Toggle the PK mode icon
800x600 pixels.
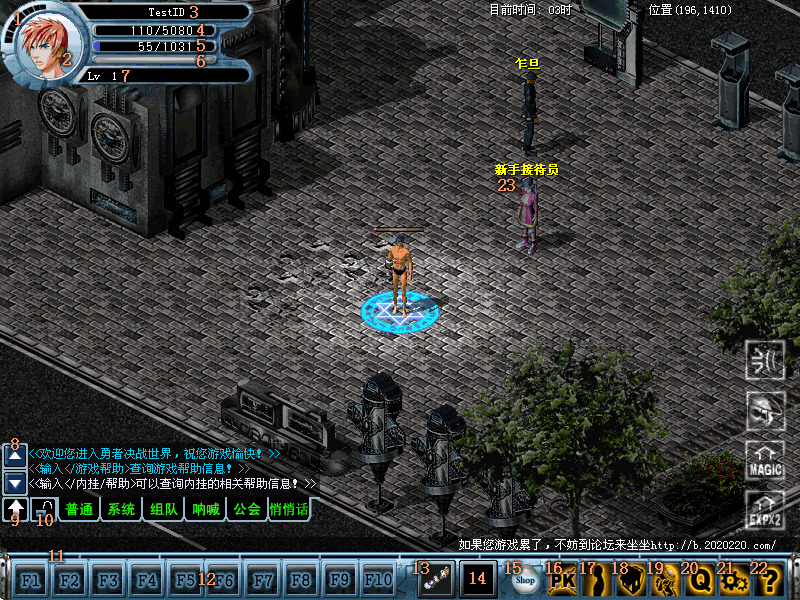point(563,580)
